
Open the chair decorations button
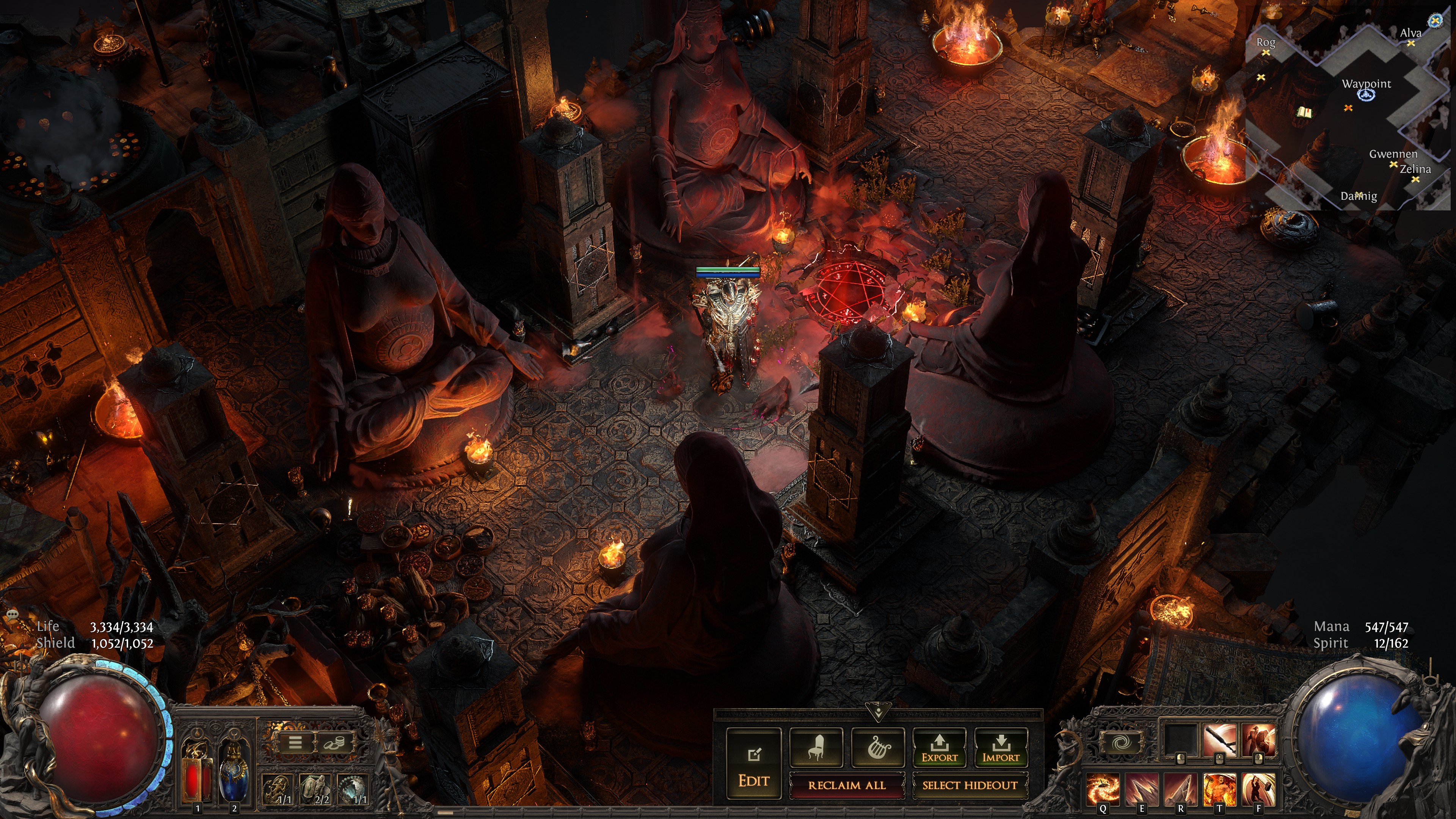[816, 747]
